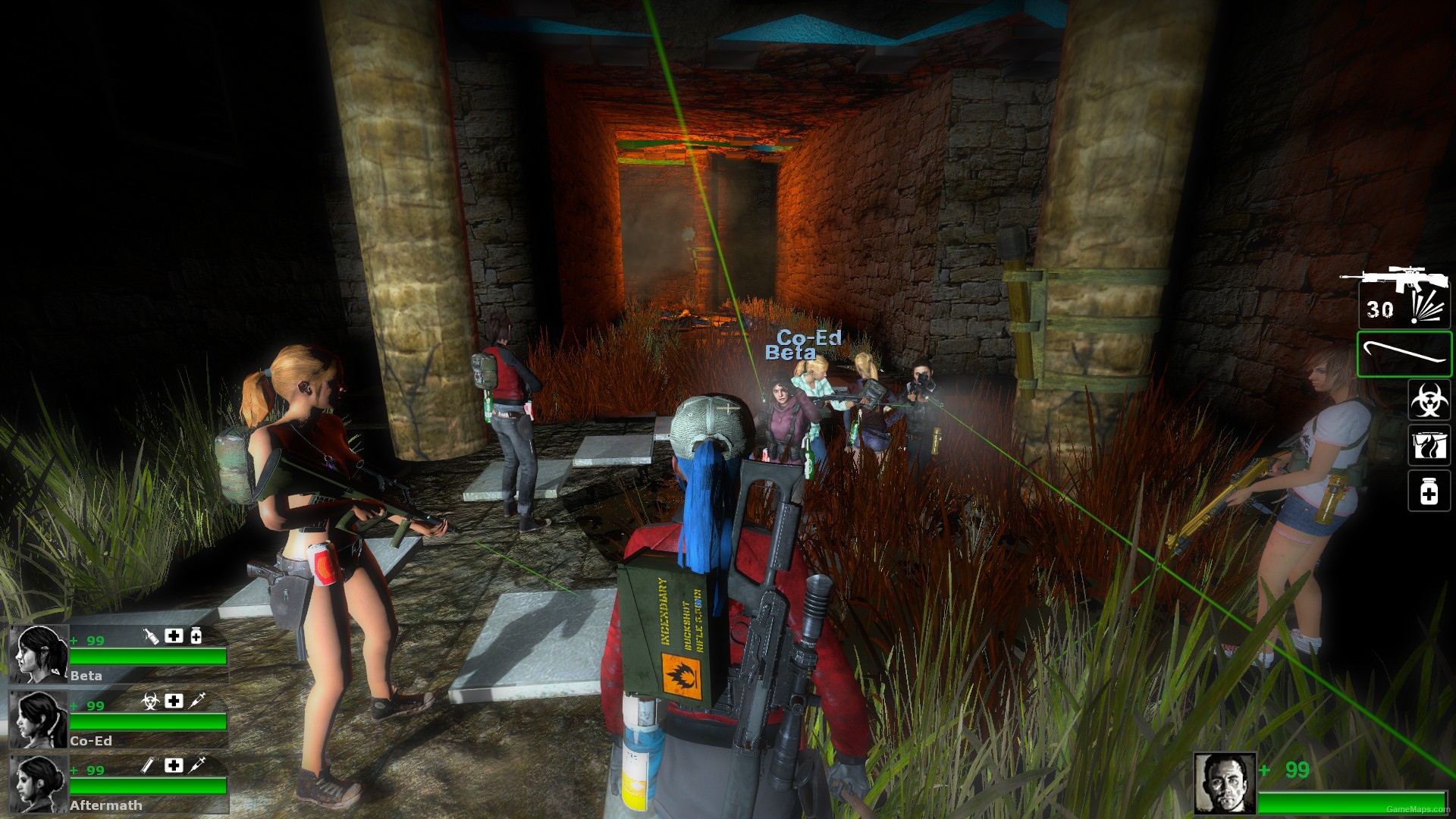Open the GameMaps.com watermark link
Image resolution: width=1456 pixels, height=819 pixels.
coord(1417,810)
